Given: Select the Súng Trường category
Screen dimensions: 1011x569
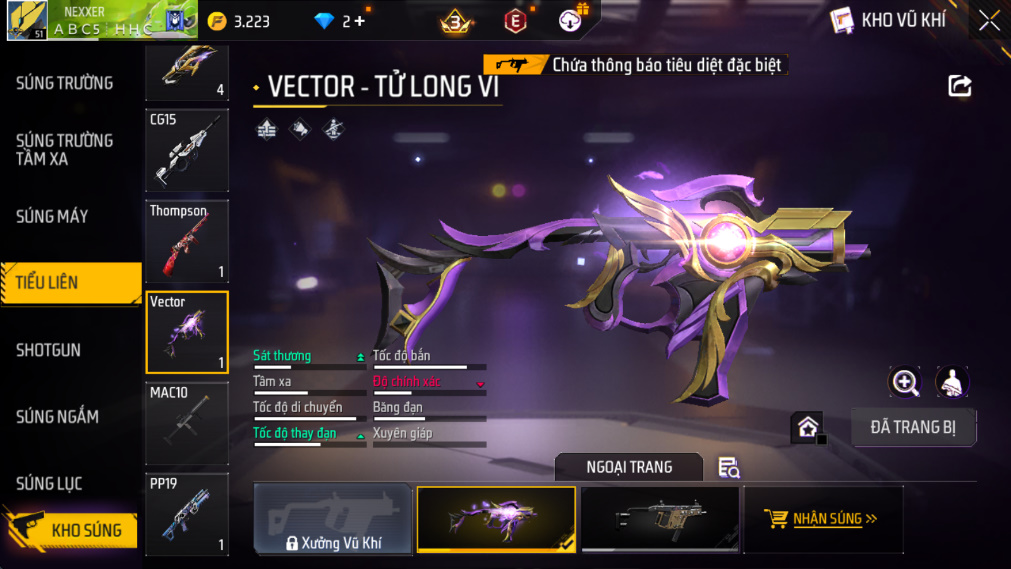Looking at the screenshot, I should point(65,83).
